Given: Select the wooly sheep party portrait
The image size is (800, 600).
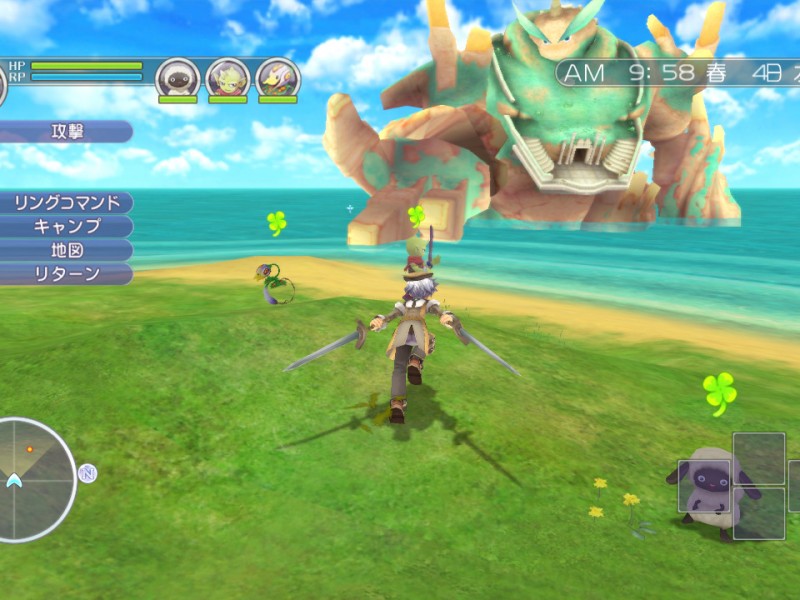Looking at the screenshot, I should [x=178, y=78].
